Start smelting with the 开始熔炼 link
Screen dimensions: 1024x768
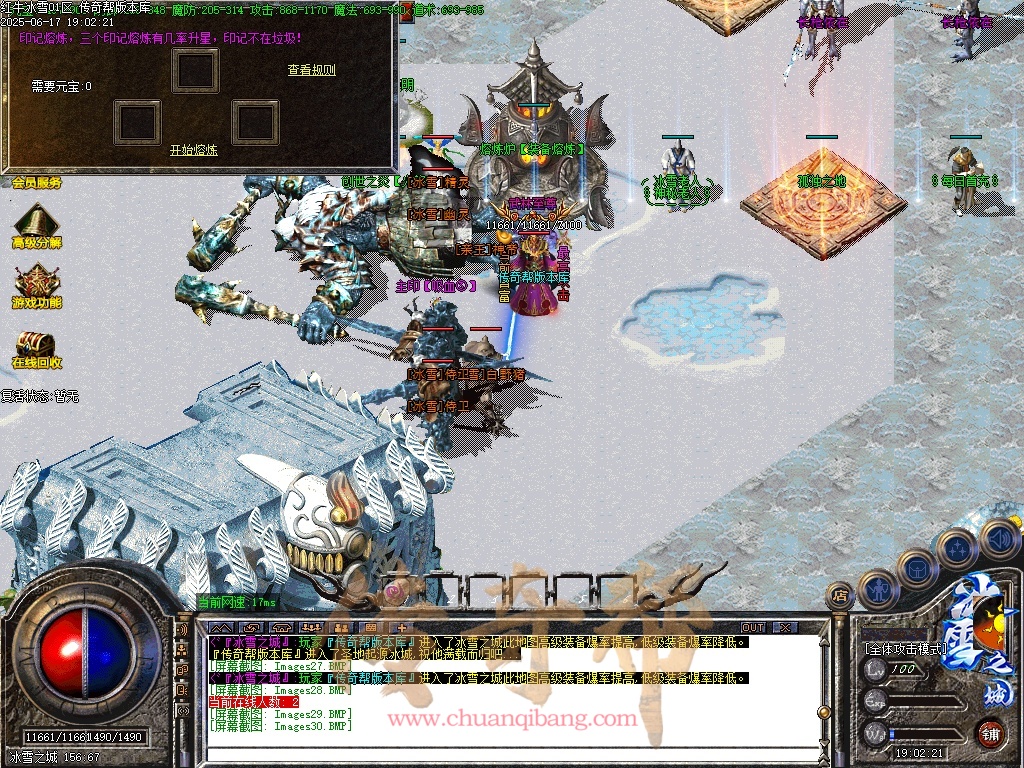click(193, 150)
